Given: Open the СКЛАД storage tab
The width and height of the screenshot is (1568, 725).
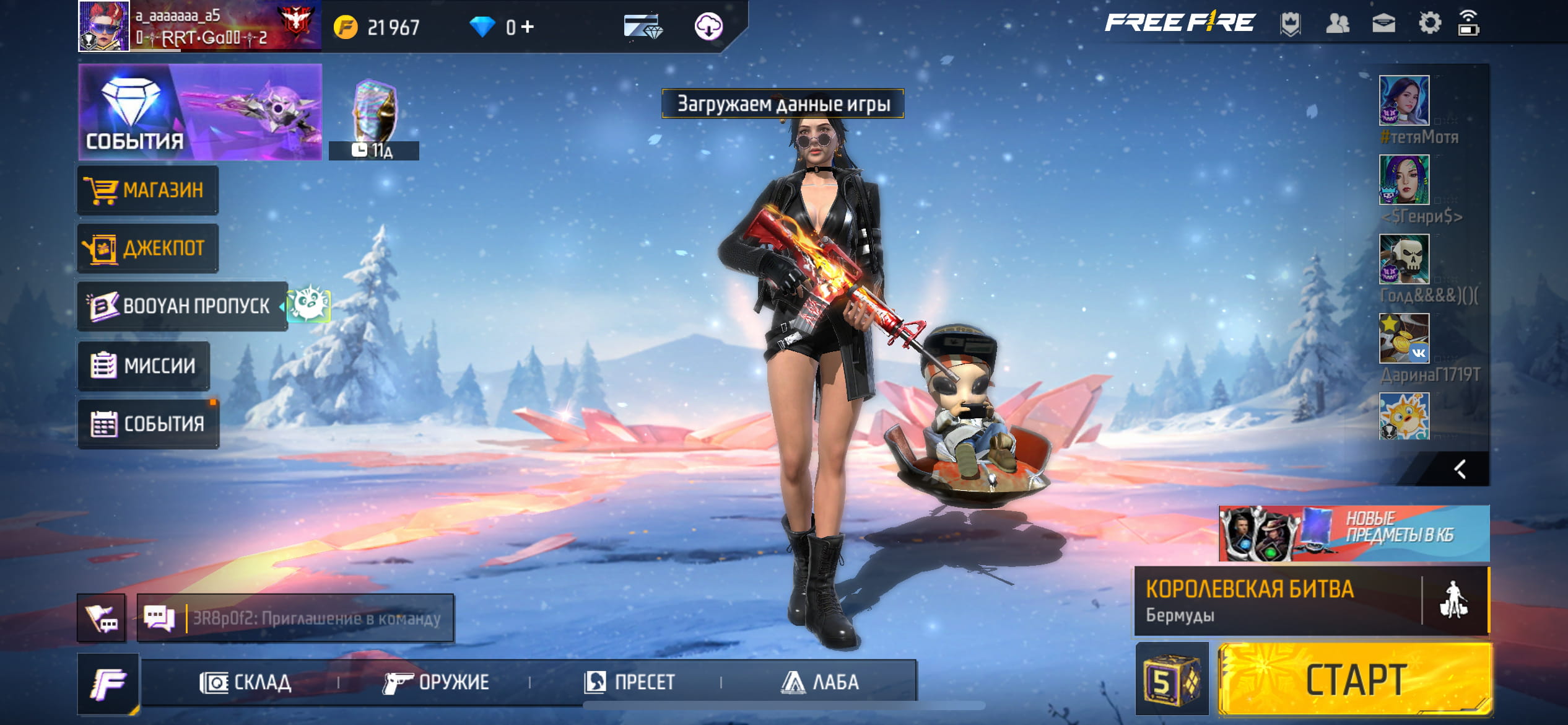Looking at the screenshot, I should [x=246, y=682].
